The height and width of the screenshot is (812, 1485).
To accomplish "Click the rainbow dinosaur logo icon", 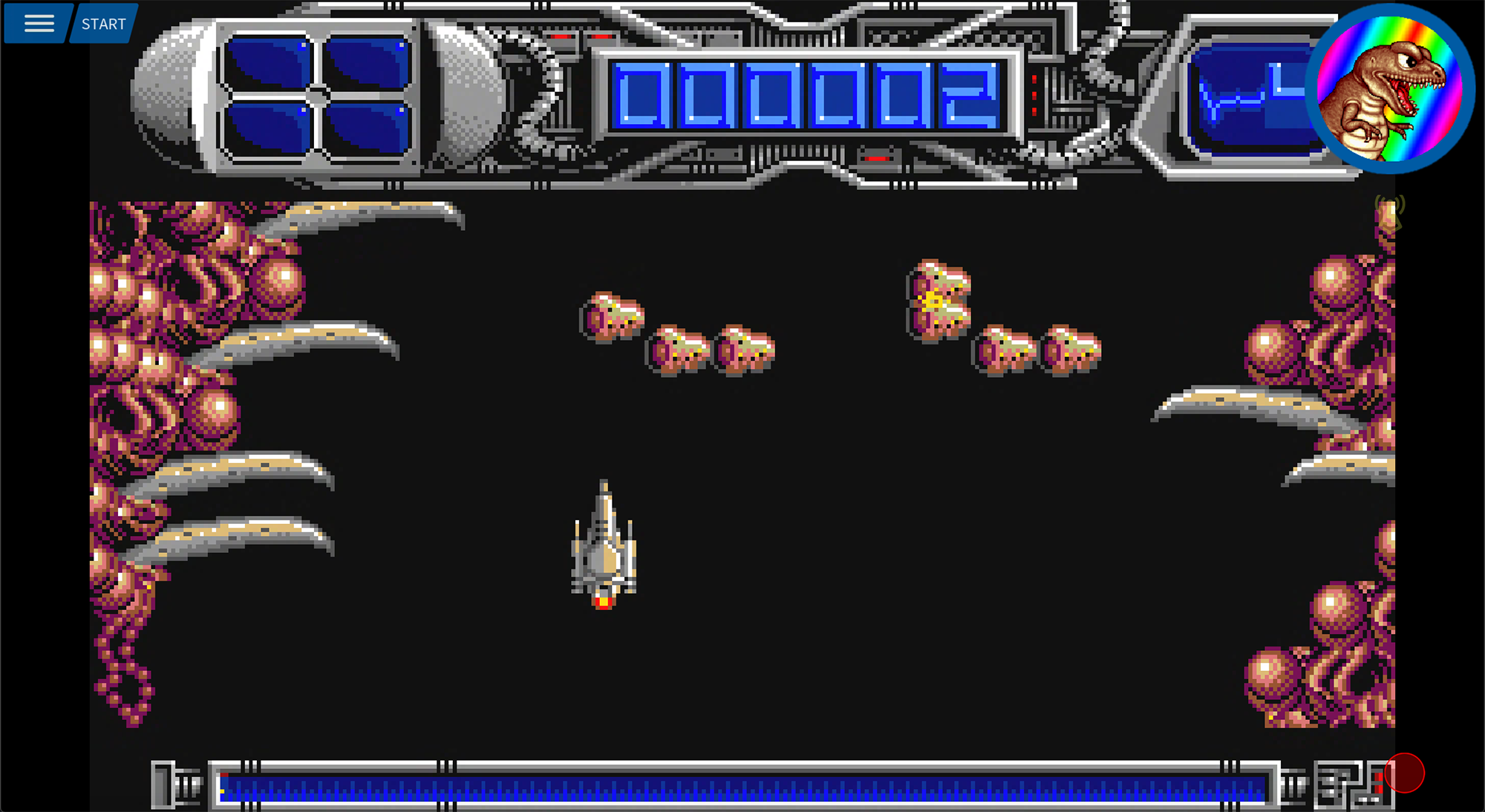I will [x=1388, y=88].
